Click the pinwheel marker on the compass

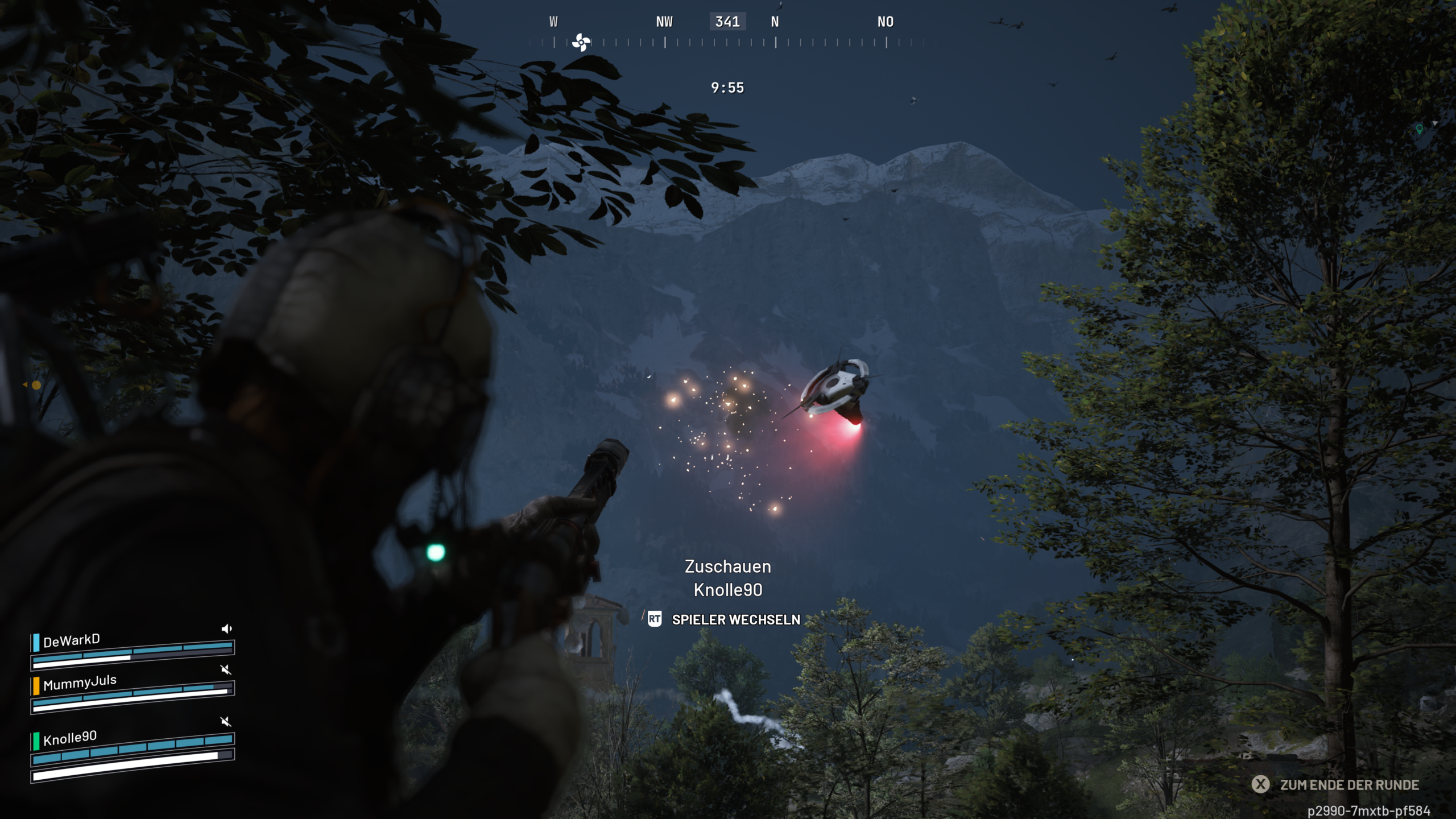click(x=581, y=42)
